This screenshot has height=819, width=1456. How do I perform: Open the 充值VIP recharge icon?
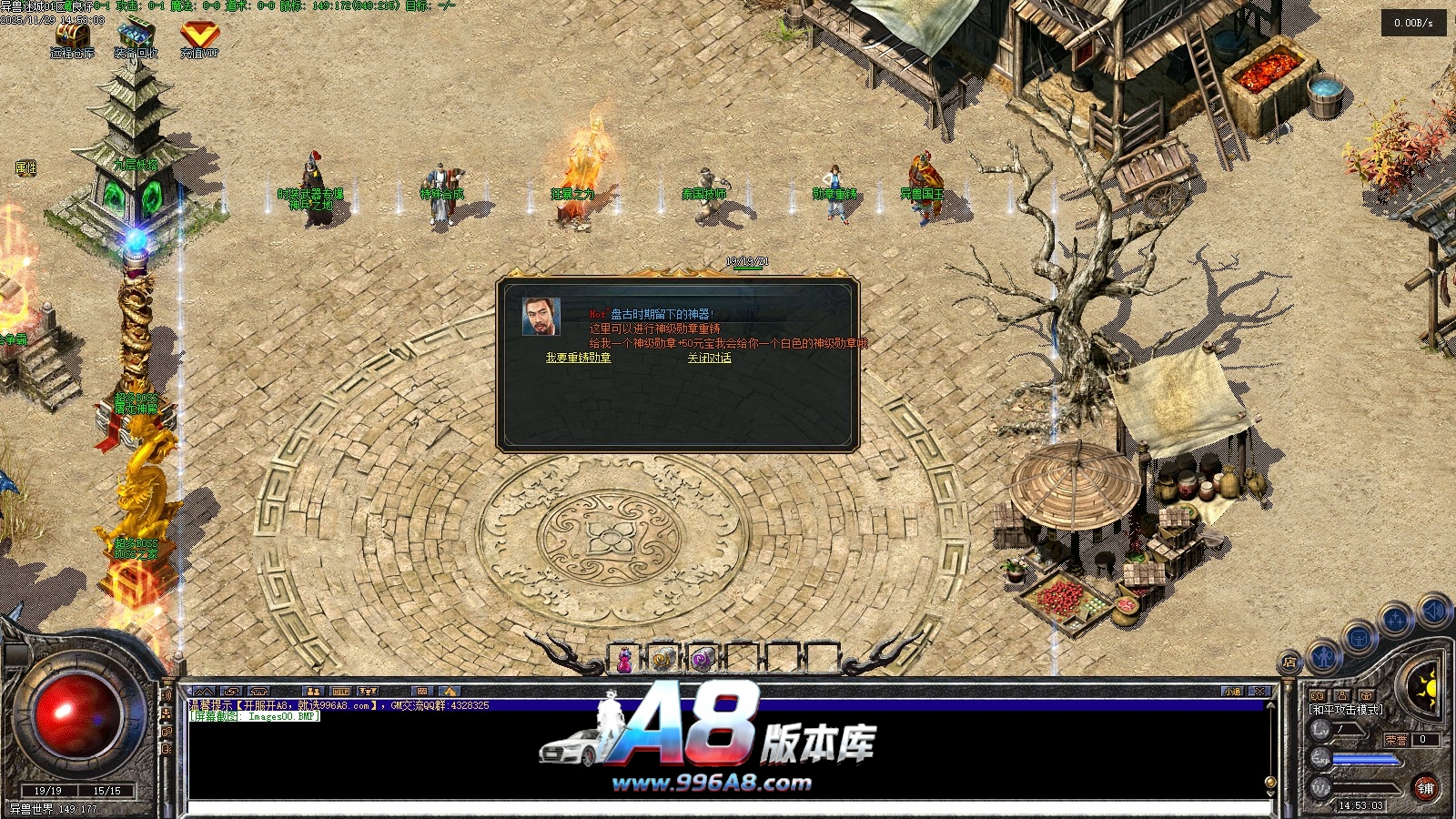[198, 37]
